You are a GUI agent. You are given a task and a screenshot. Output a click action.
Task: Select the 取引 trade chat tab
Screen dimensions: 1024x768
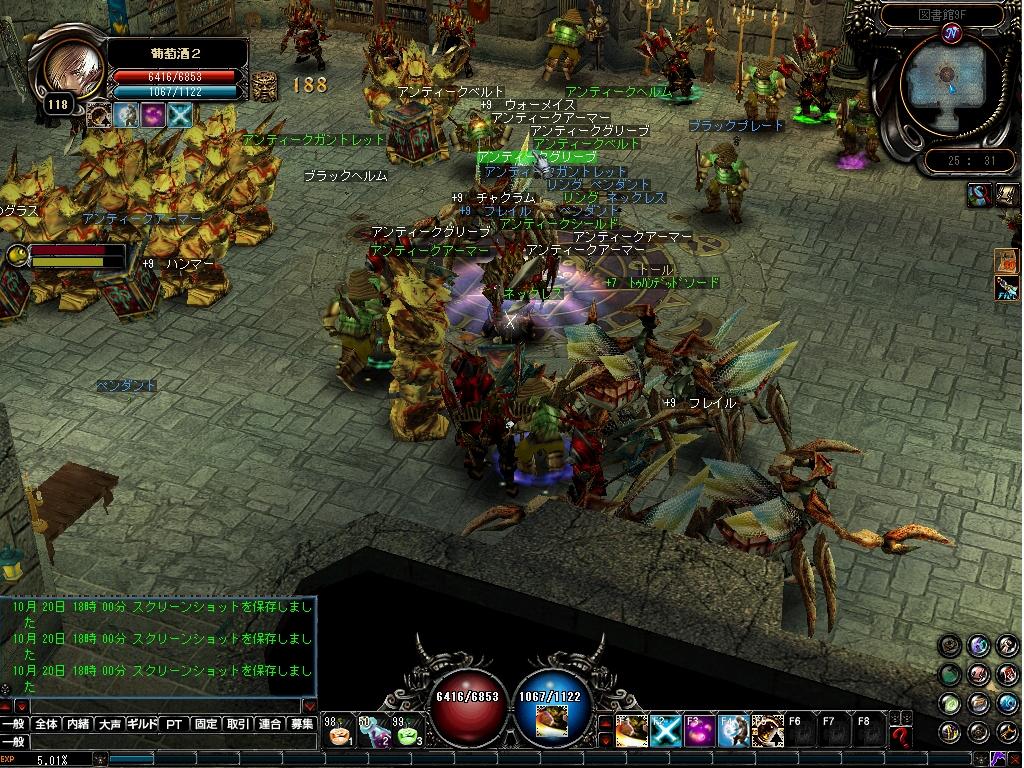[238, 724]
